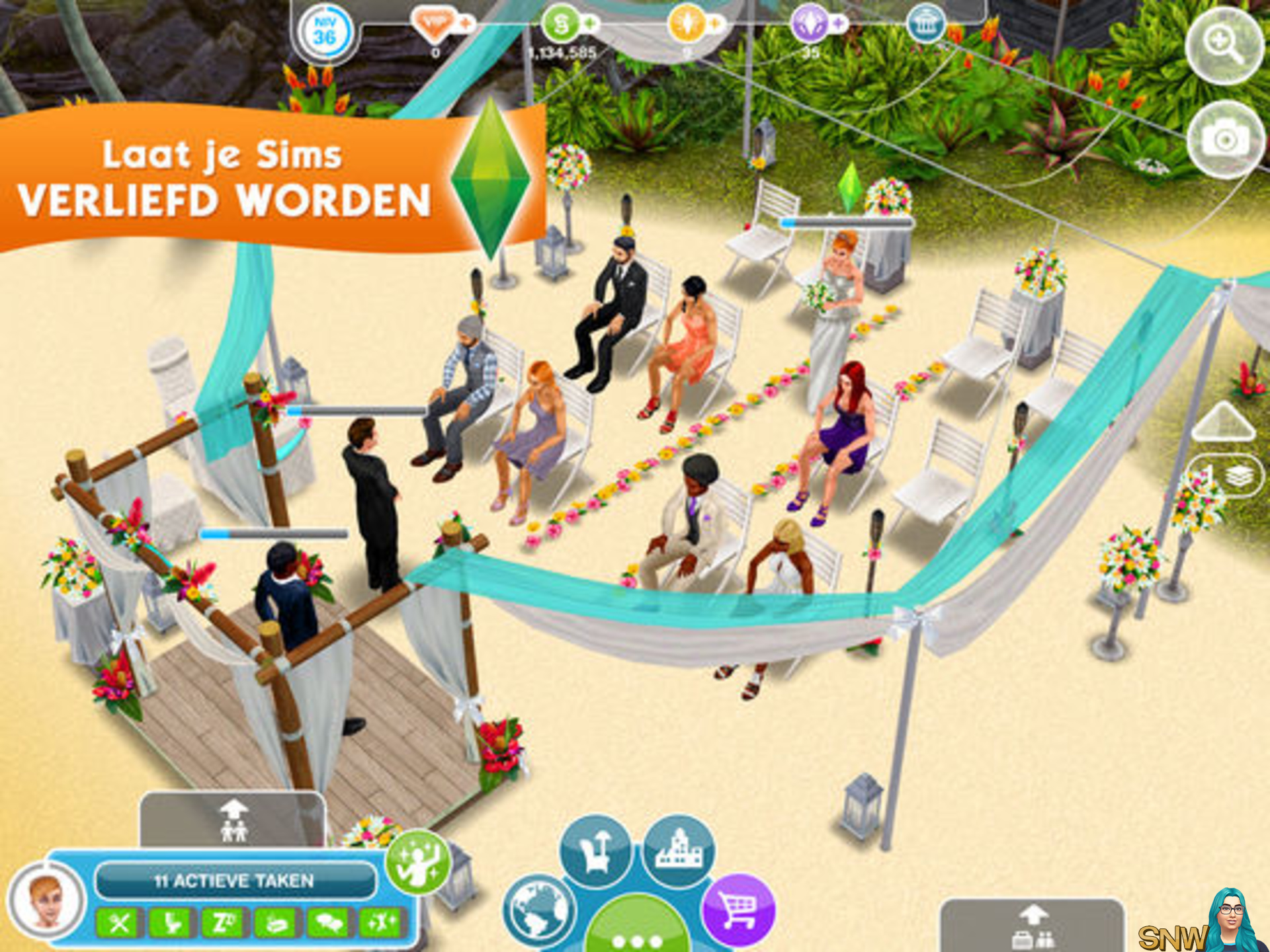Expand the briefcase panel tab

(x=1033, y=927)
